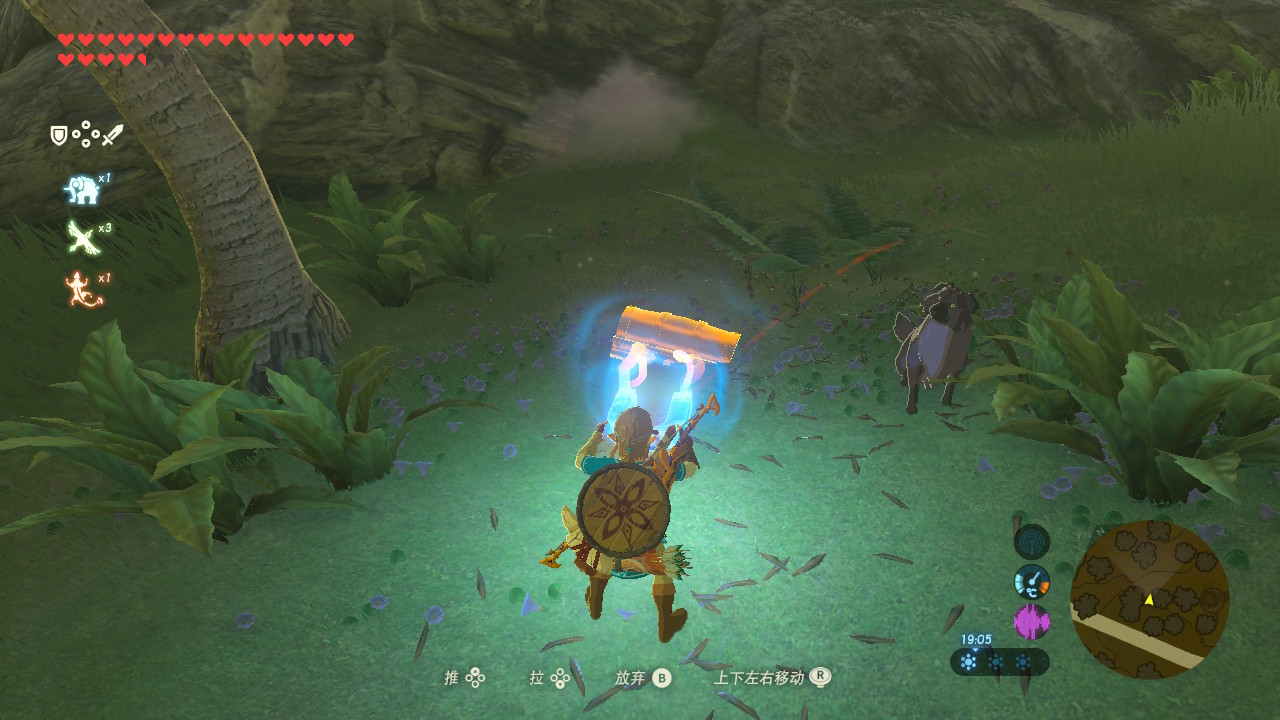Open the circular minimap
This screenshot has width=1280, height=720.
click(1149, 599)
